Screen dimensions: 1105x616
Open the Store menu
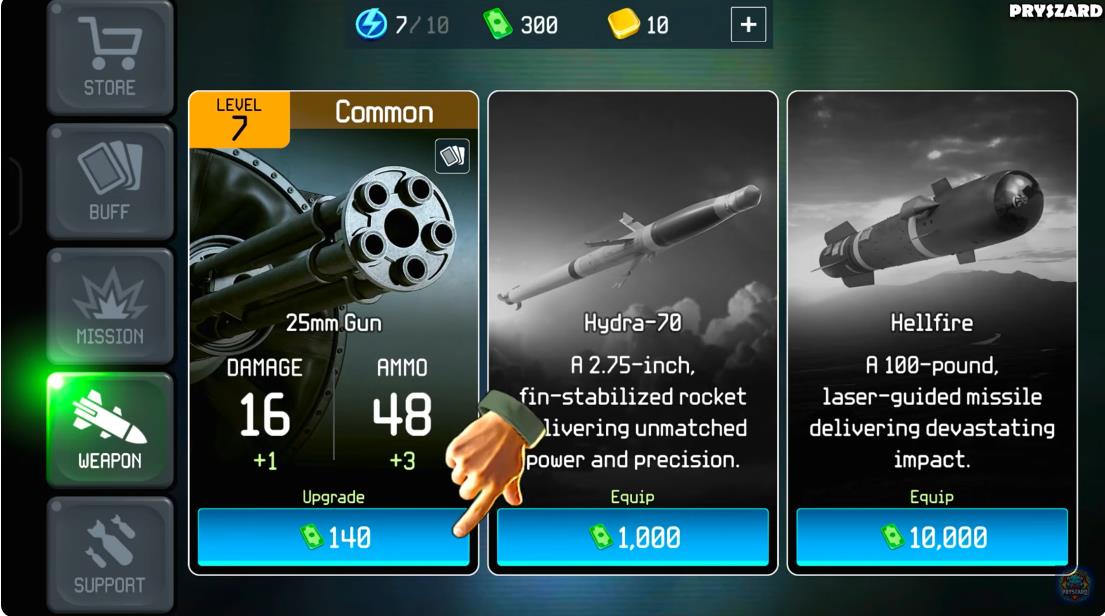click(109, 57)
